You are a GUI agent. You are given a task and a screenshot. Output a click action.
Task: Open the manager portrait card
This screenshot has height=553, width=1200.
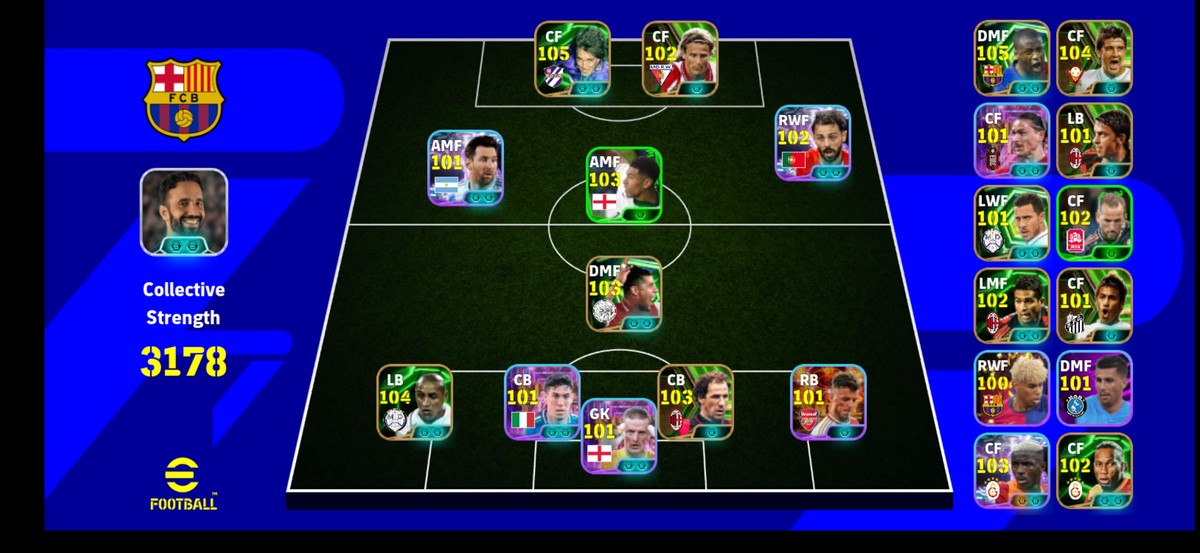(x=183, y=212)
